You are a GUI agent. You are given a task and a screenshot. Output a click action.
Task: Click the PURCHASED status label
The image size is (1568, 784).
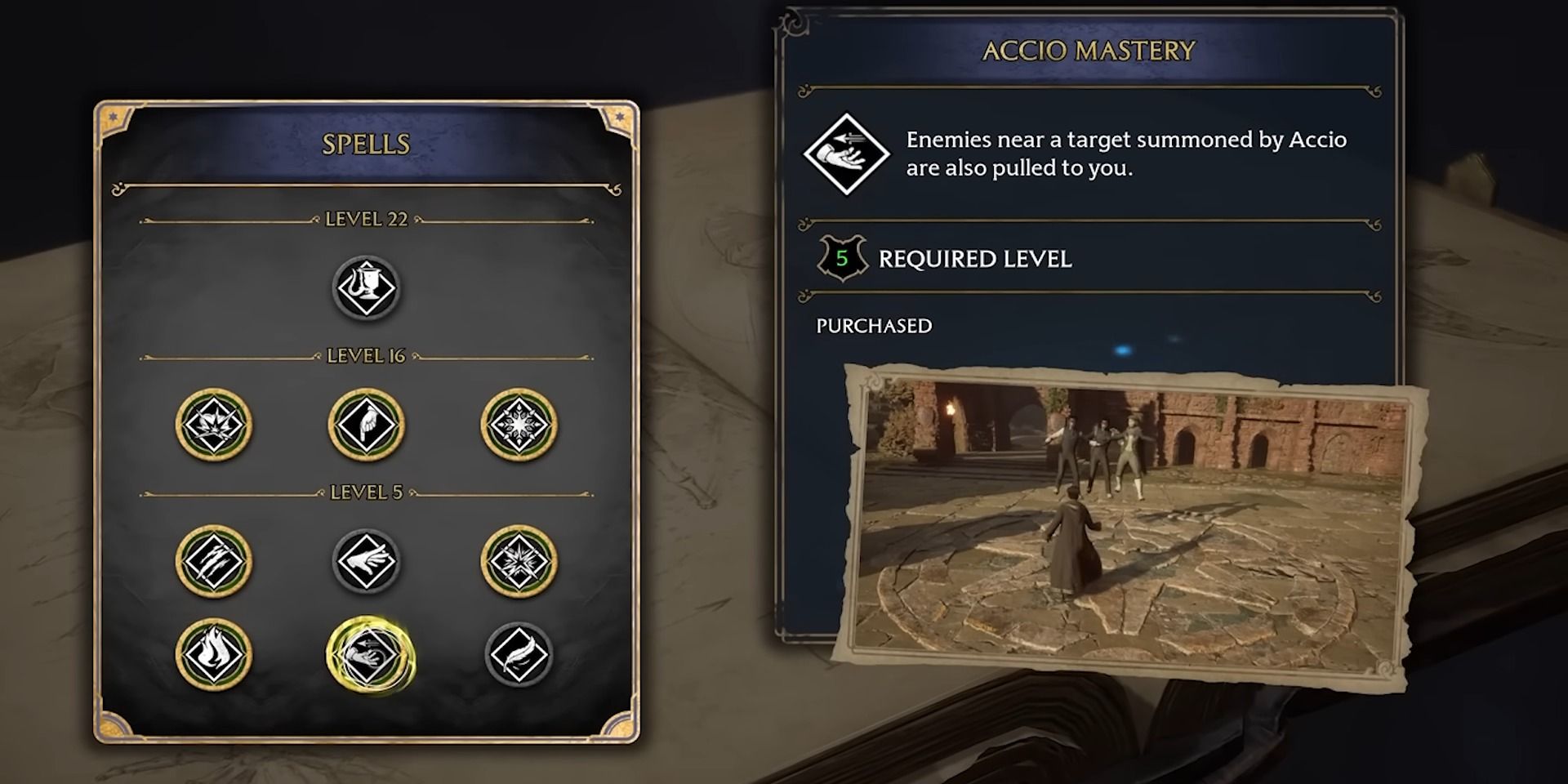point(873,326)
